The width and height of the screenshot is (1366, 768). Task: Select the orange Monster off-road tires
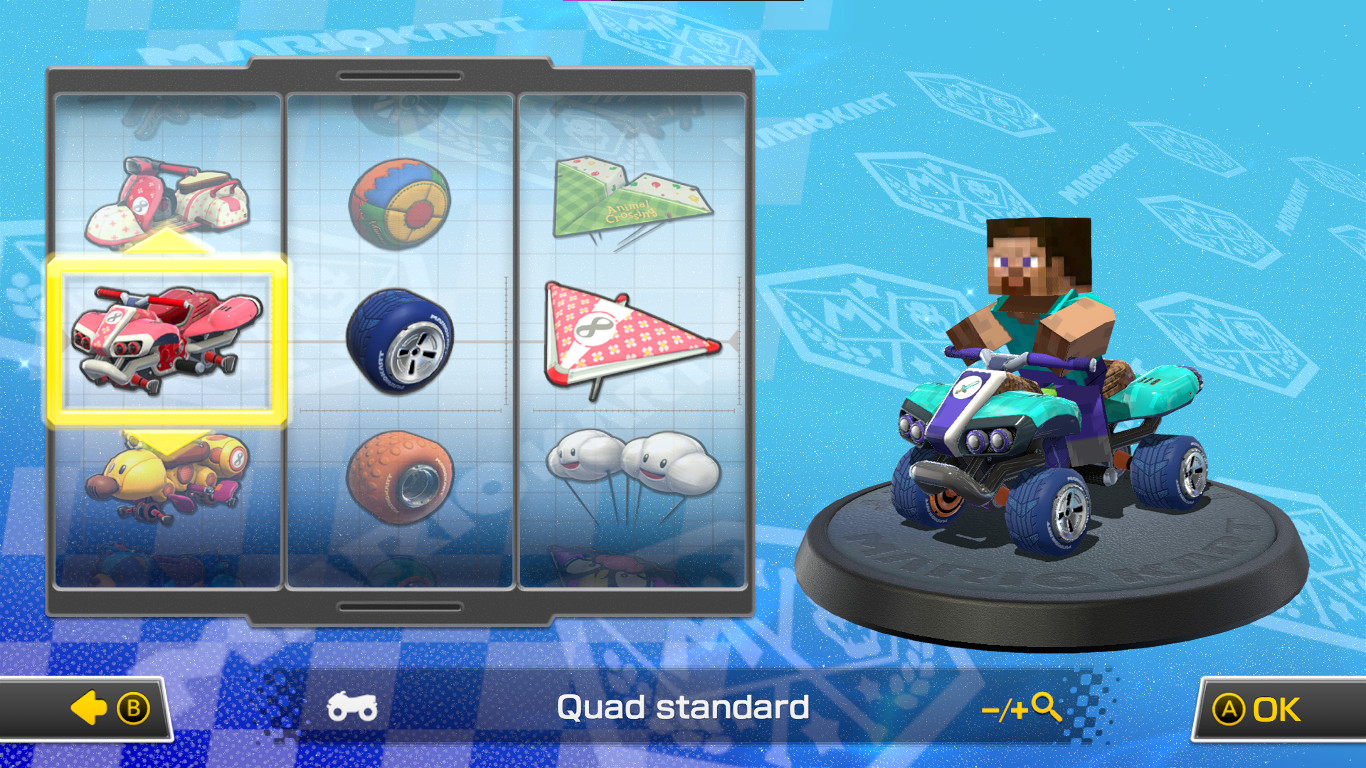pos(403,477)
